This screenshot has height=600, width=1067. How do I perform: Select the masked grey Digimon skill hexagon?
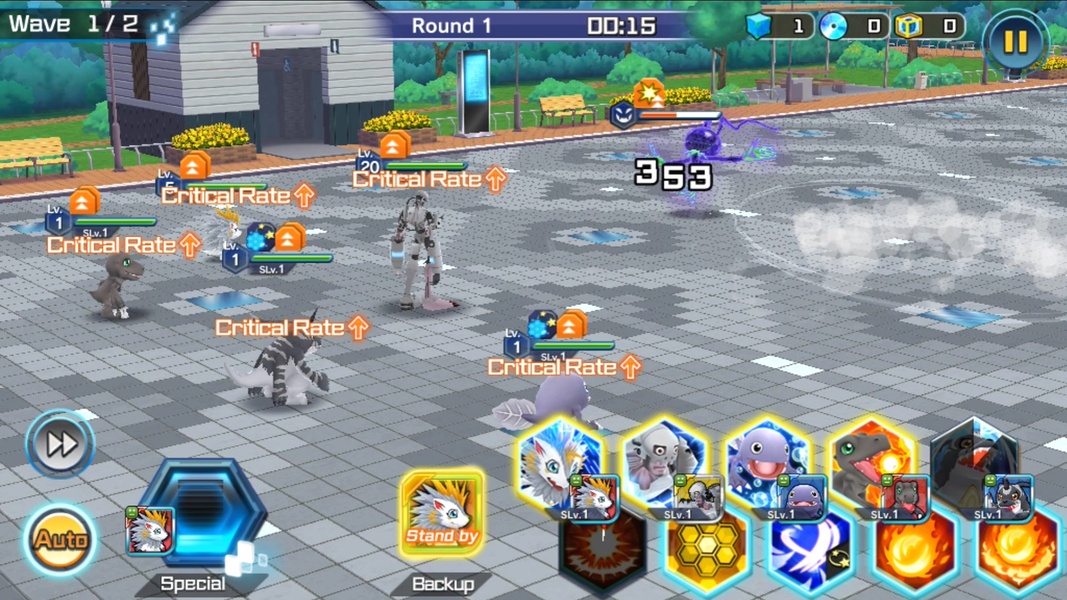664,465
